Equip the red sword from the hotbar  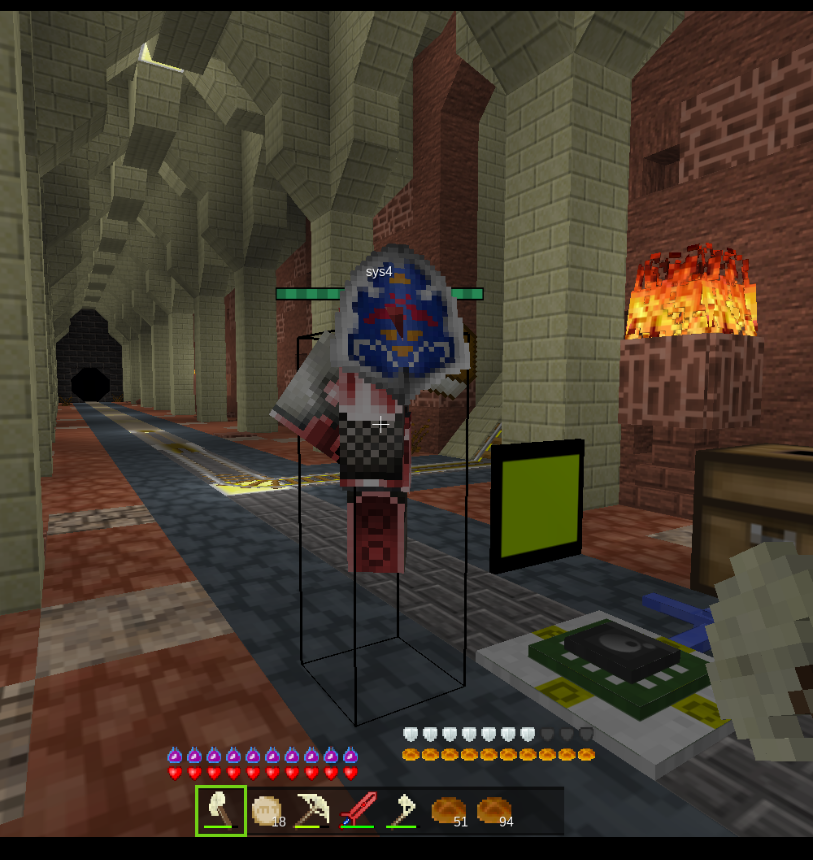(x=357, y=810)
